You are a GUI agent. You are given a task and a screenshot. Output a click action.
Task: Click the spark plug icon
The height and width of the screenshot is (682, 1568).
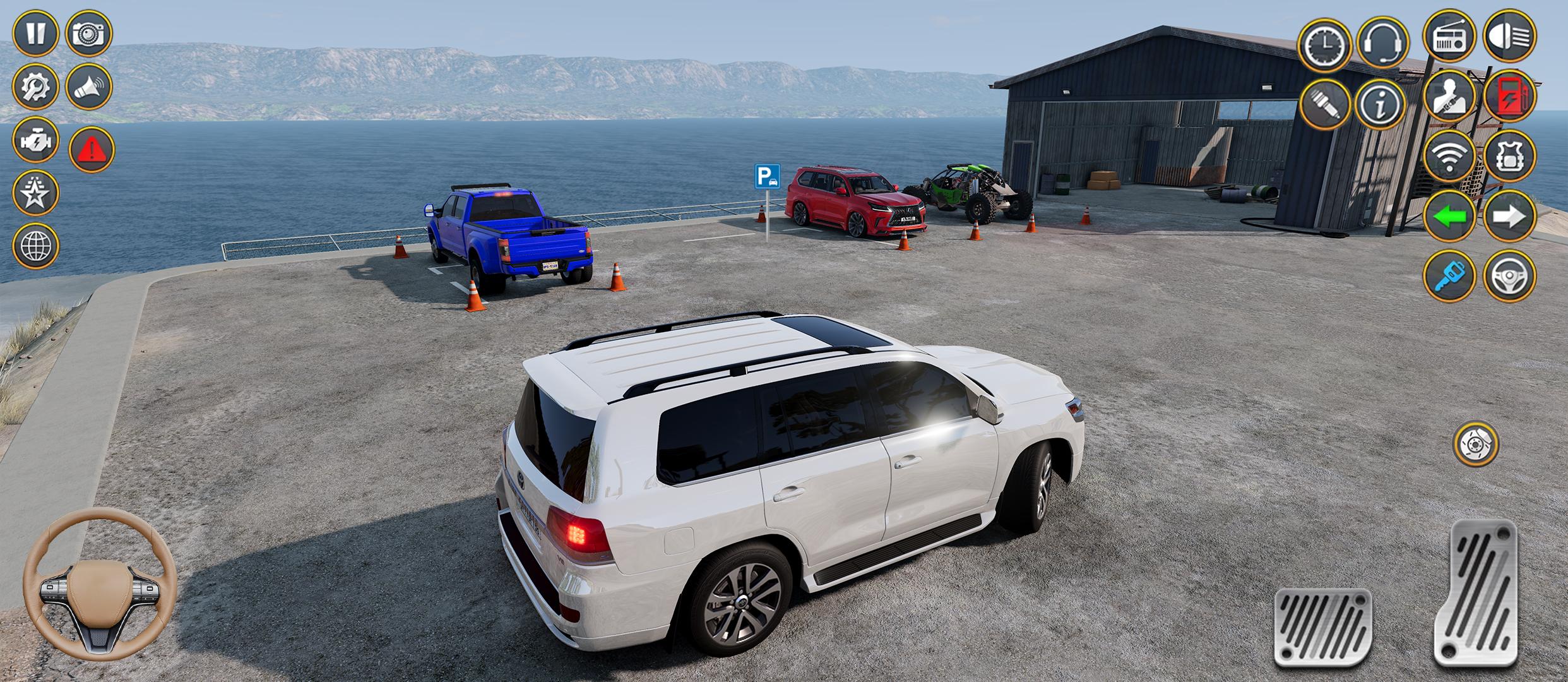click(x=1324, y=105)
